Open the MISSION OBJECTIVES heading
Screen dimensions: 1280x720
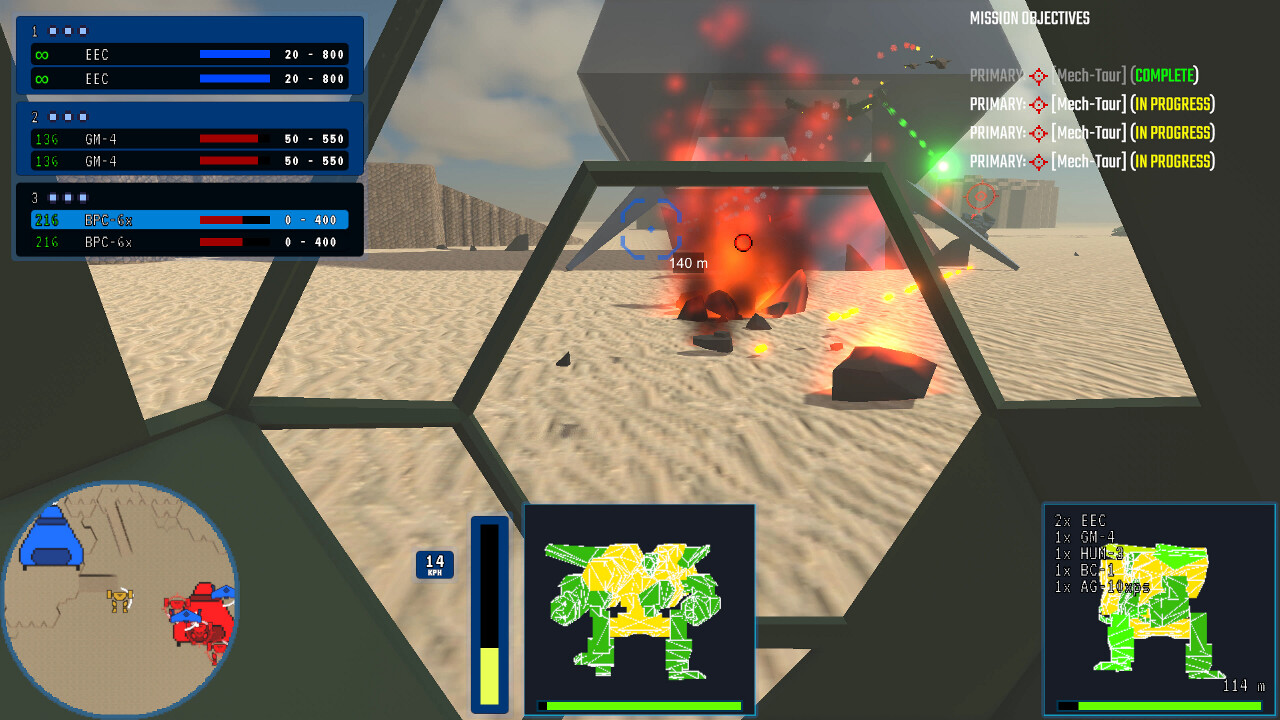click(x=1028, y=17)
